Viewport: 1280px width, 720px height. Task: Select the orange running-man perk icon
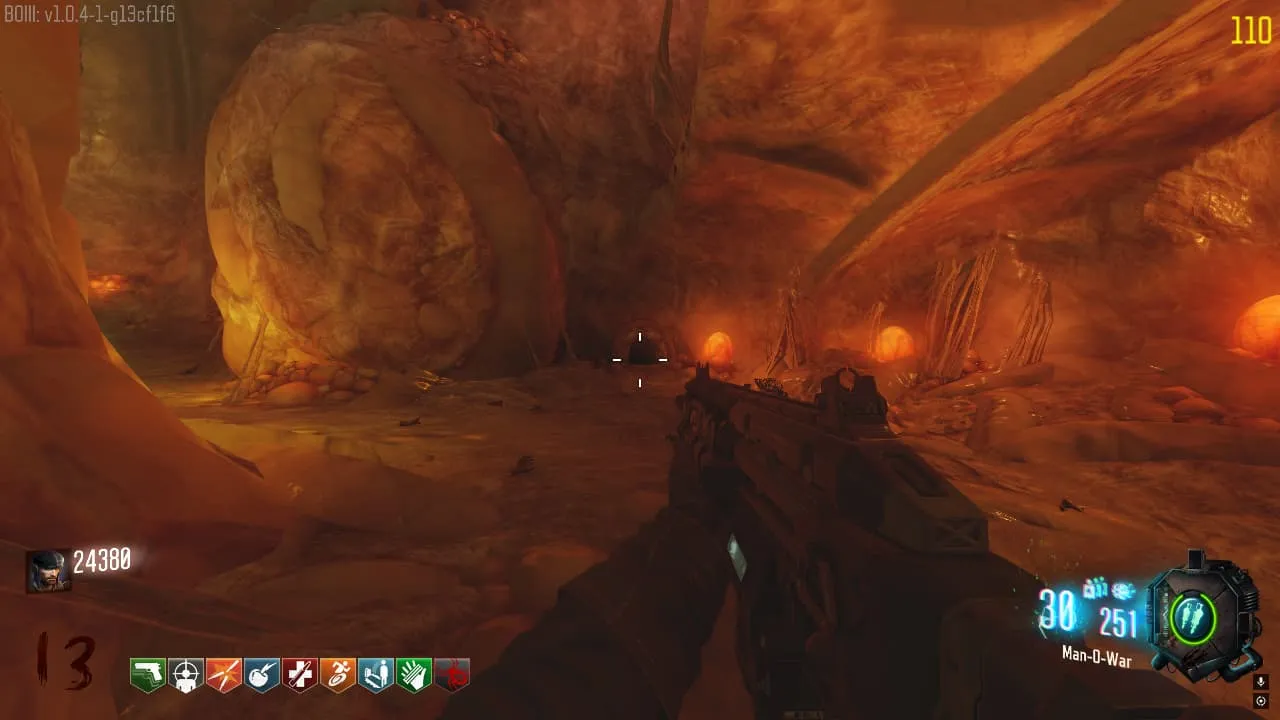338,675
